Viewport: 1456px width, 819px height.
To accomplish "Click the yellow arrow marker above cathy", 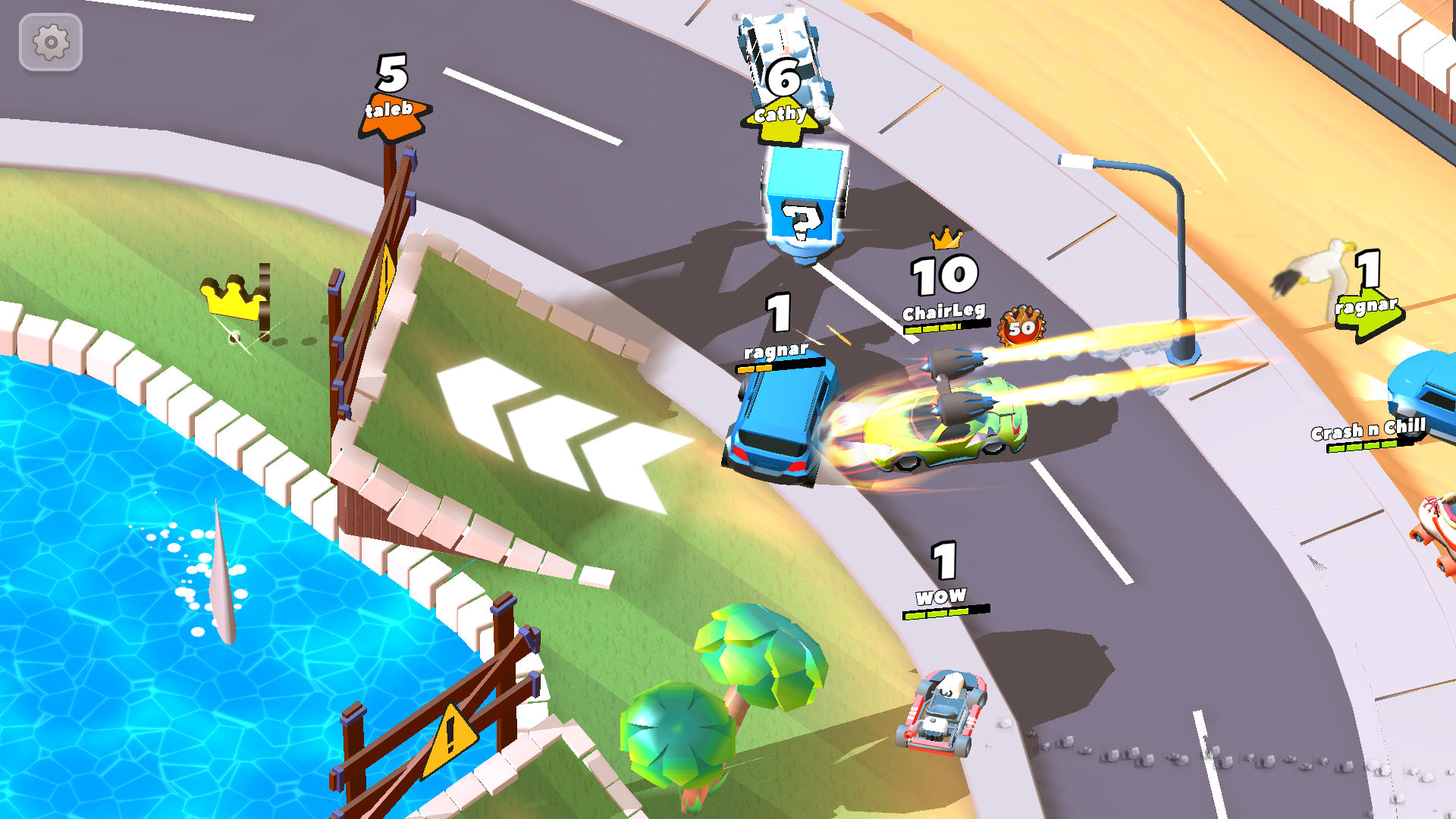I will (781, 118).
